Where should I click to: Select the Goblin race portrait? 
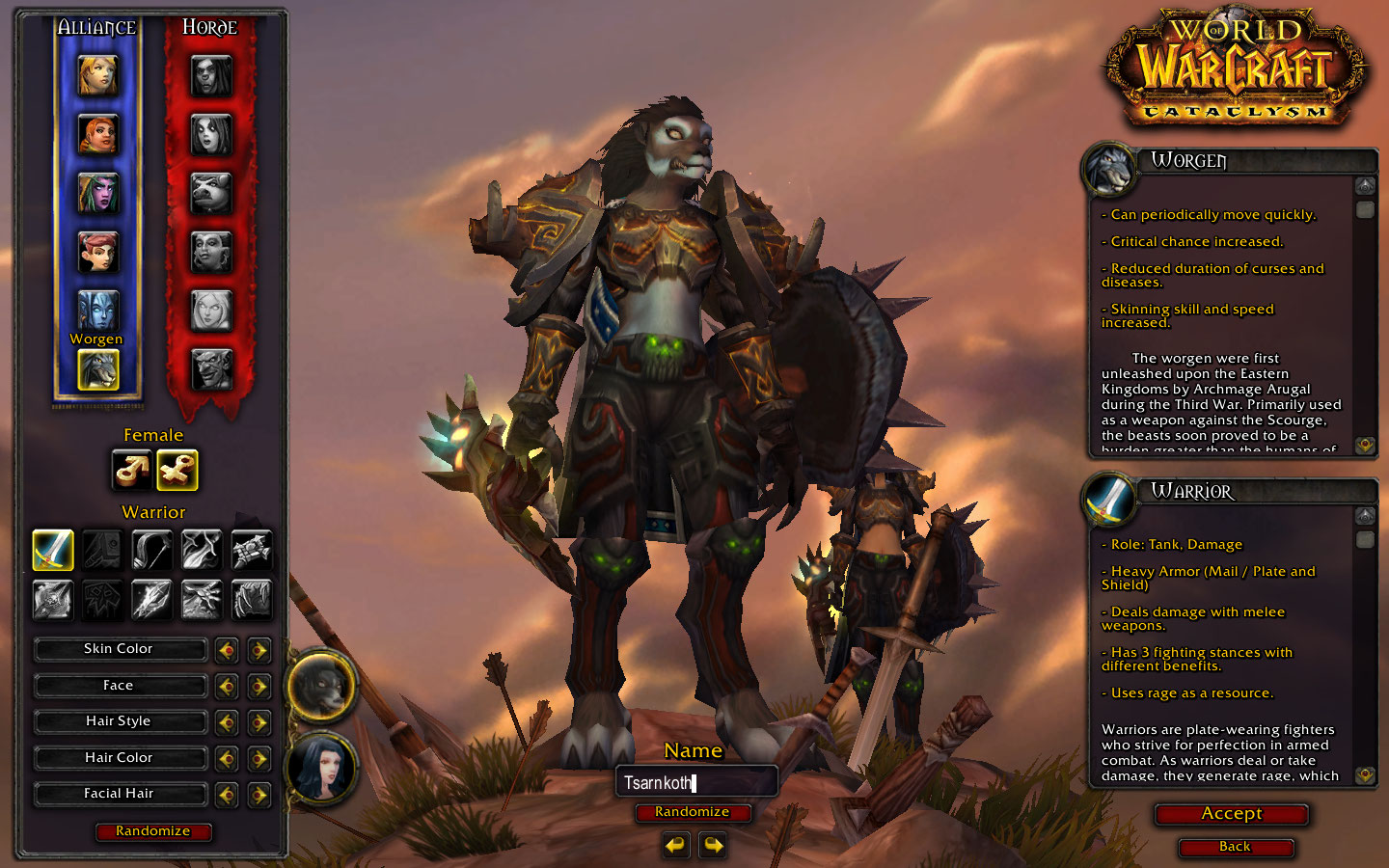tap(211, 369)
